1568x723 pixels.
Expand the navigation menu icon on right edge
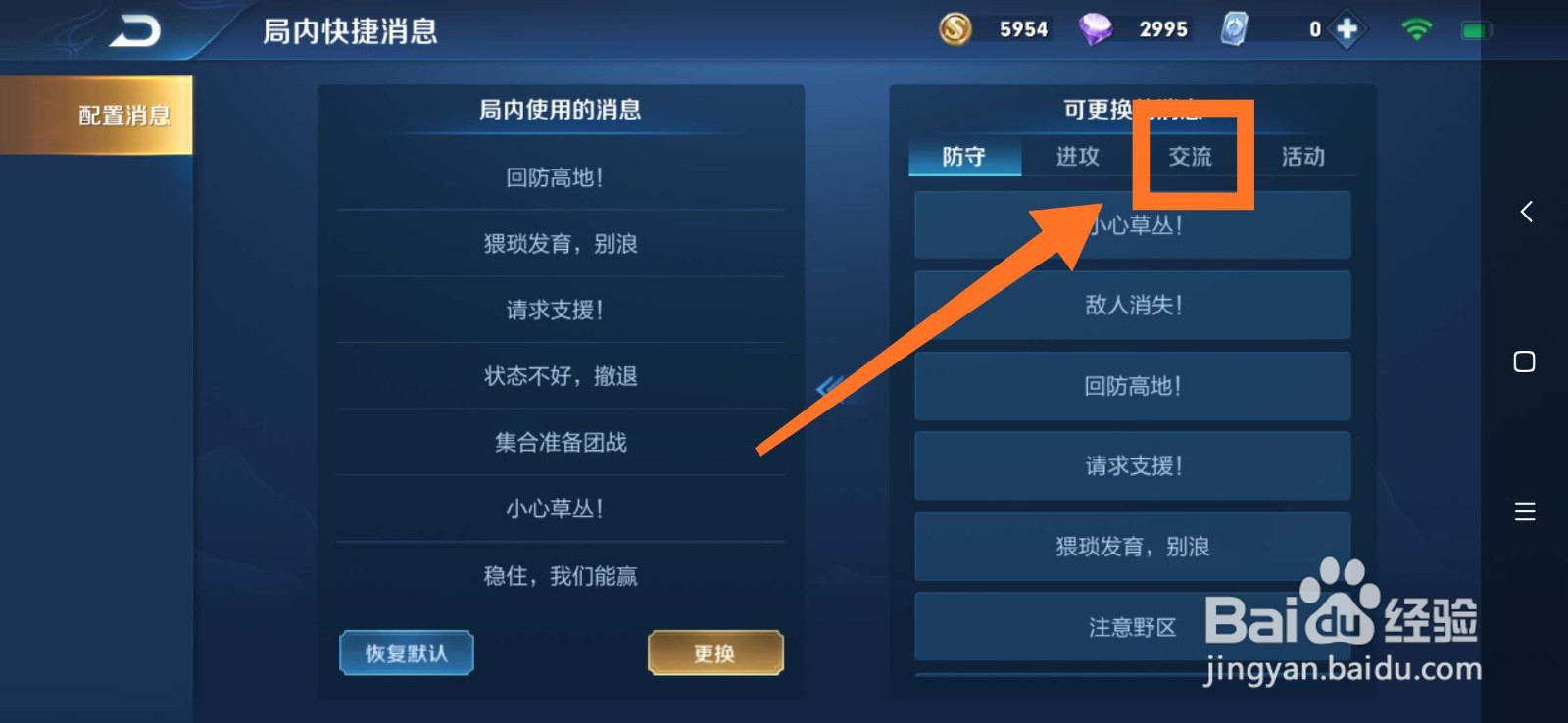pyautogui.click(x=1525, y=511)
